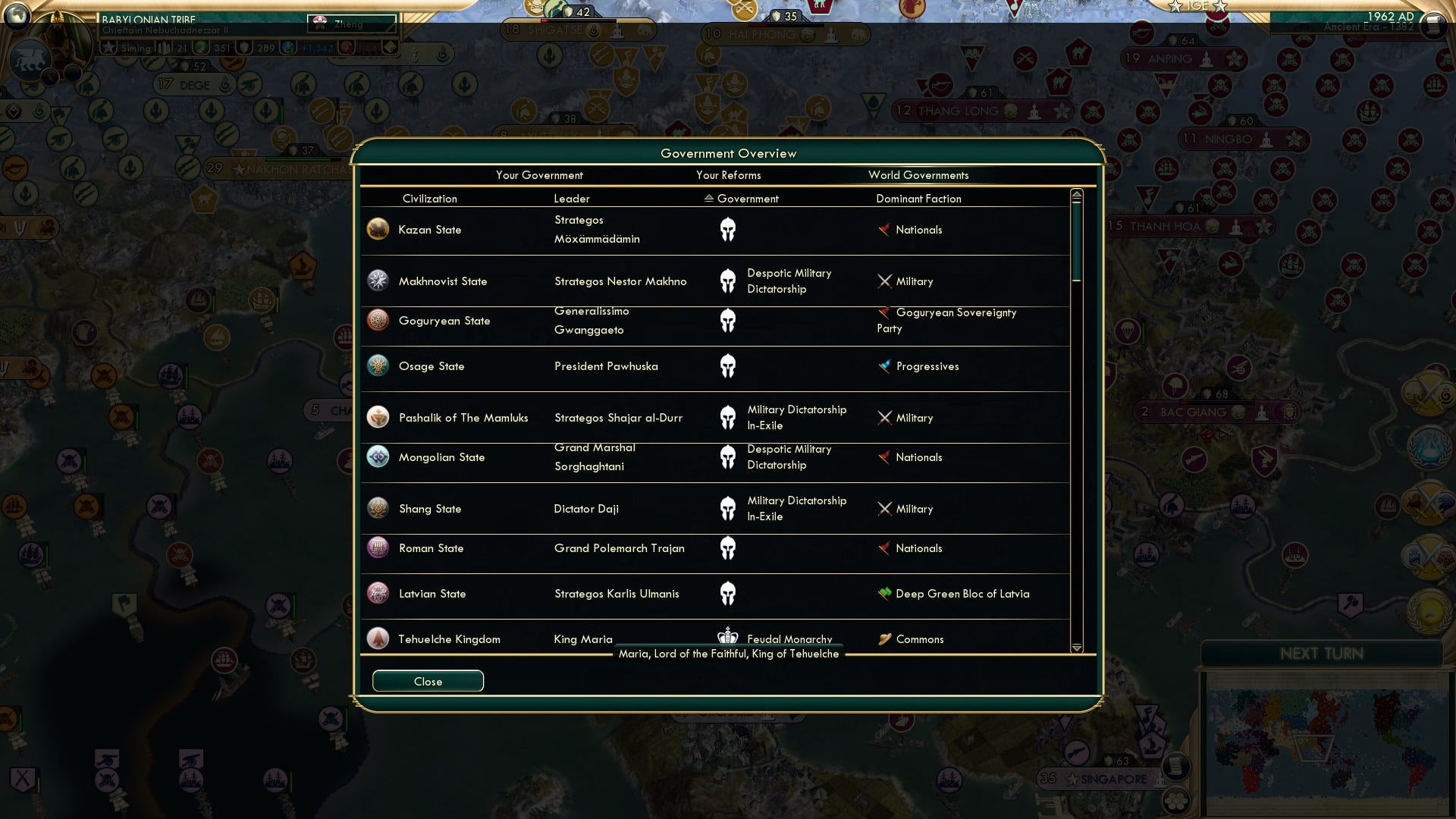Open the Your Government tab
Screen dimensions: 1456x819
(x=539, y=175)
